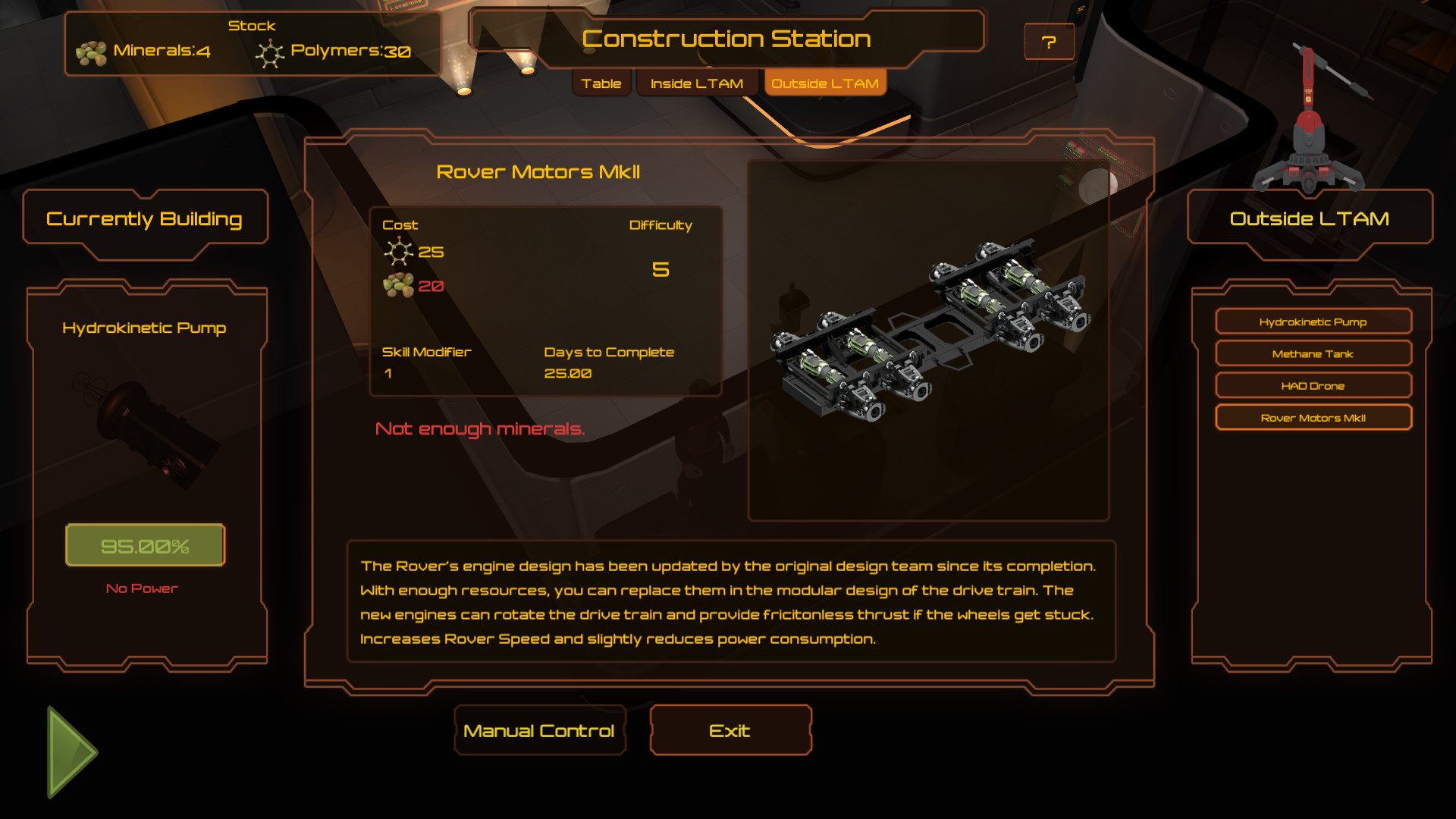This screenshot has height=819, width=1456.
Task: Expand the Currently Building panel
Action: (x=145, y=218)
